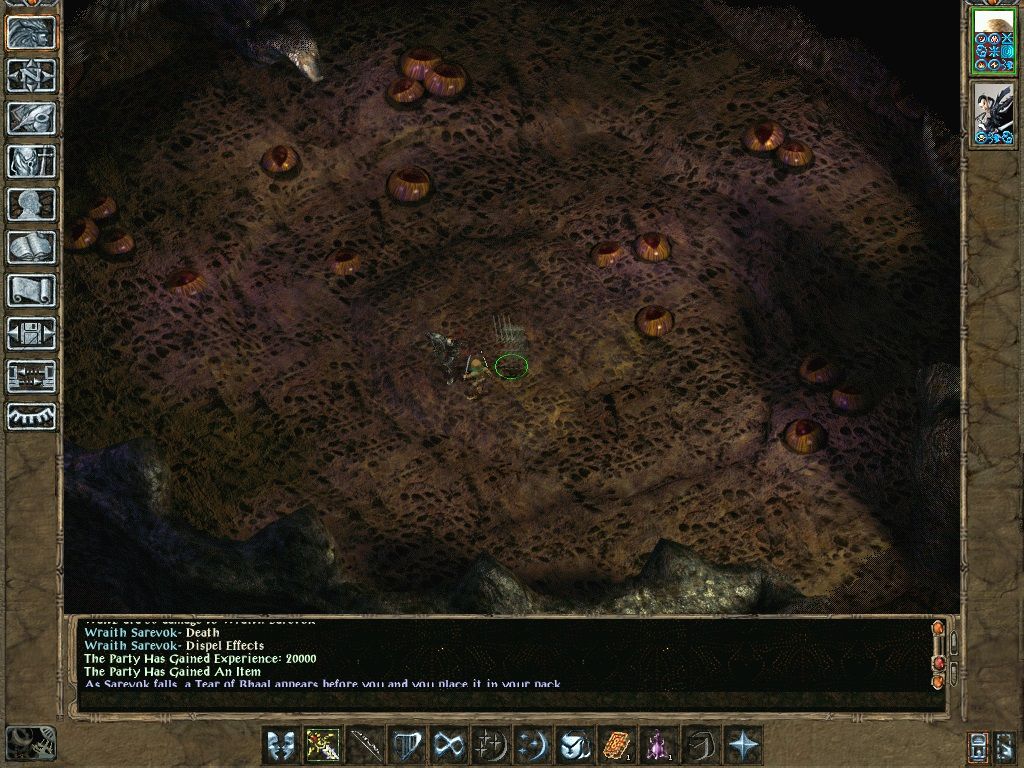
Task: Open the mage spellbook
Action: [x=31, y=247]
